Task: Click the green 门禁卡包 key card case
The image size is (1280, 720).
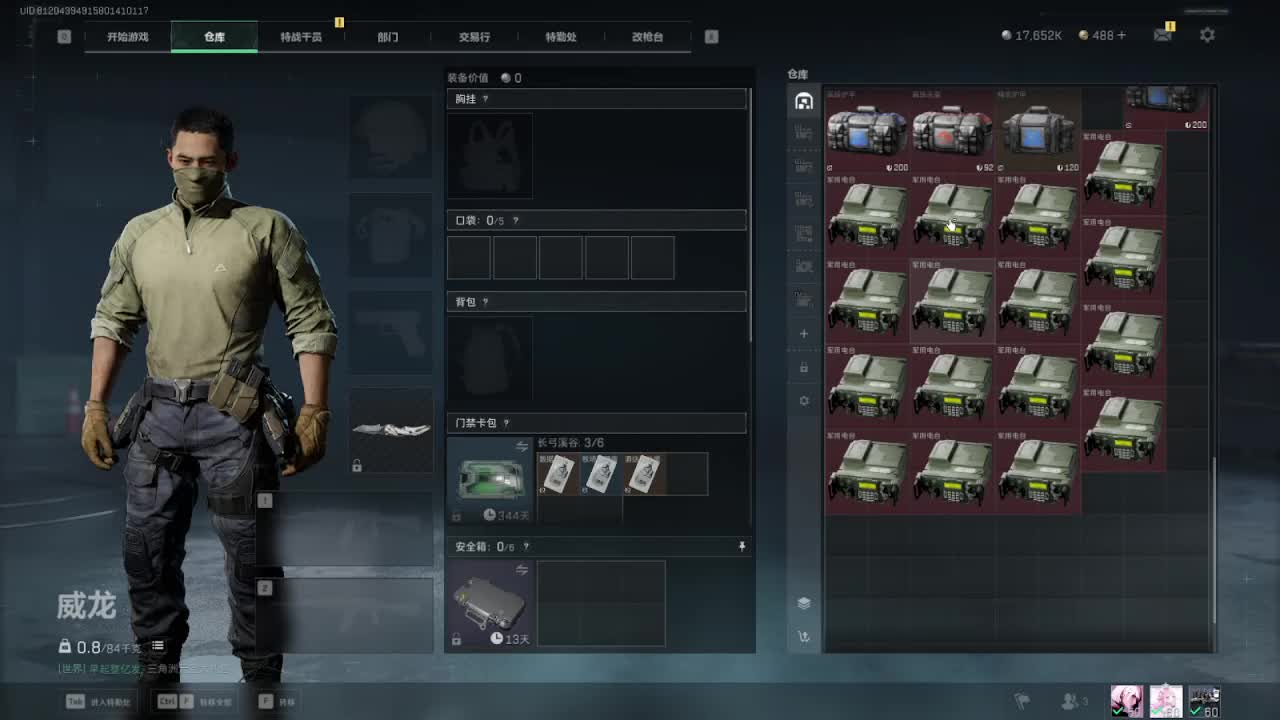Action: [490, 477]
